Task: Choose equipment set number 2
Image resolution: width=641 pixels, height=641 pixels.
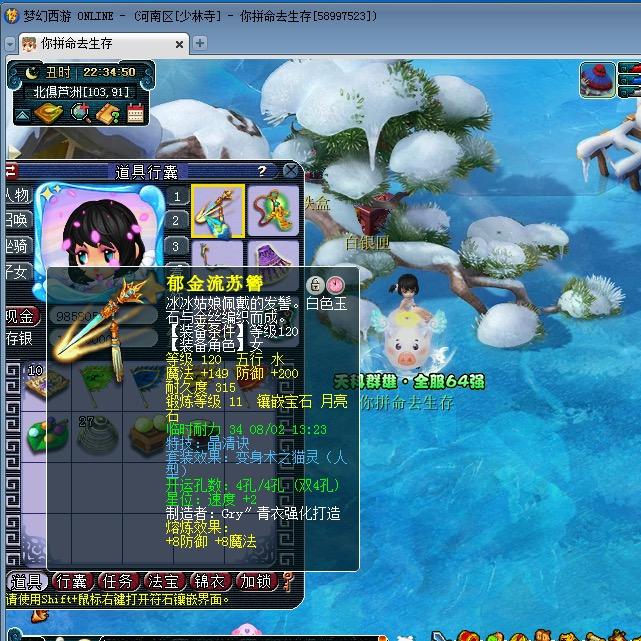Action: point(176,221)
